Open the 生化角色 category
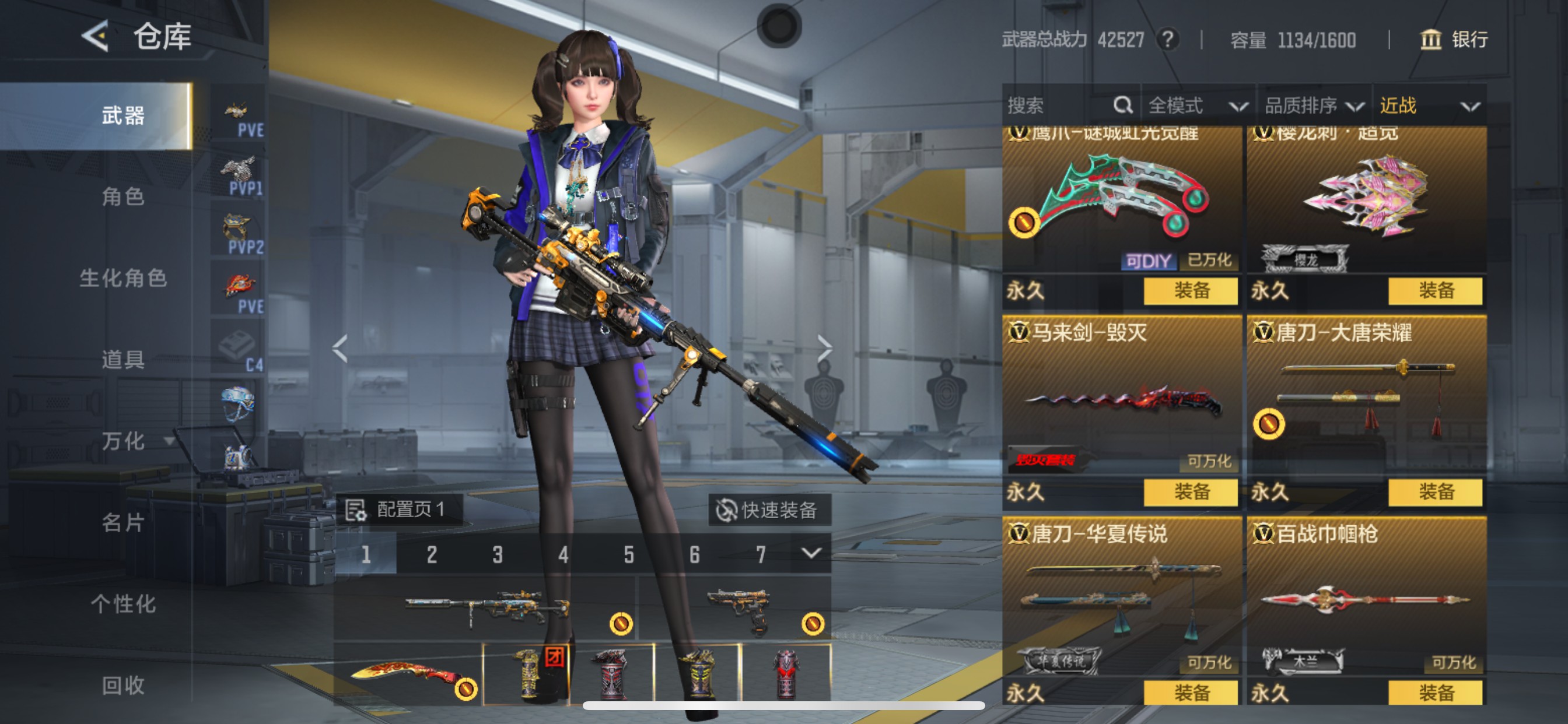 coord(123,278)
